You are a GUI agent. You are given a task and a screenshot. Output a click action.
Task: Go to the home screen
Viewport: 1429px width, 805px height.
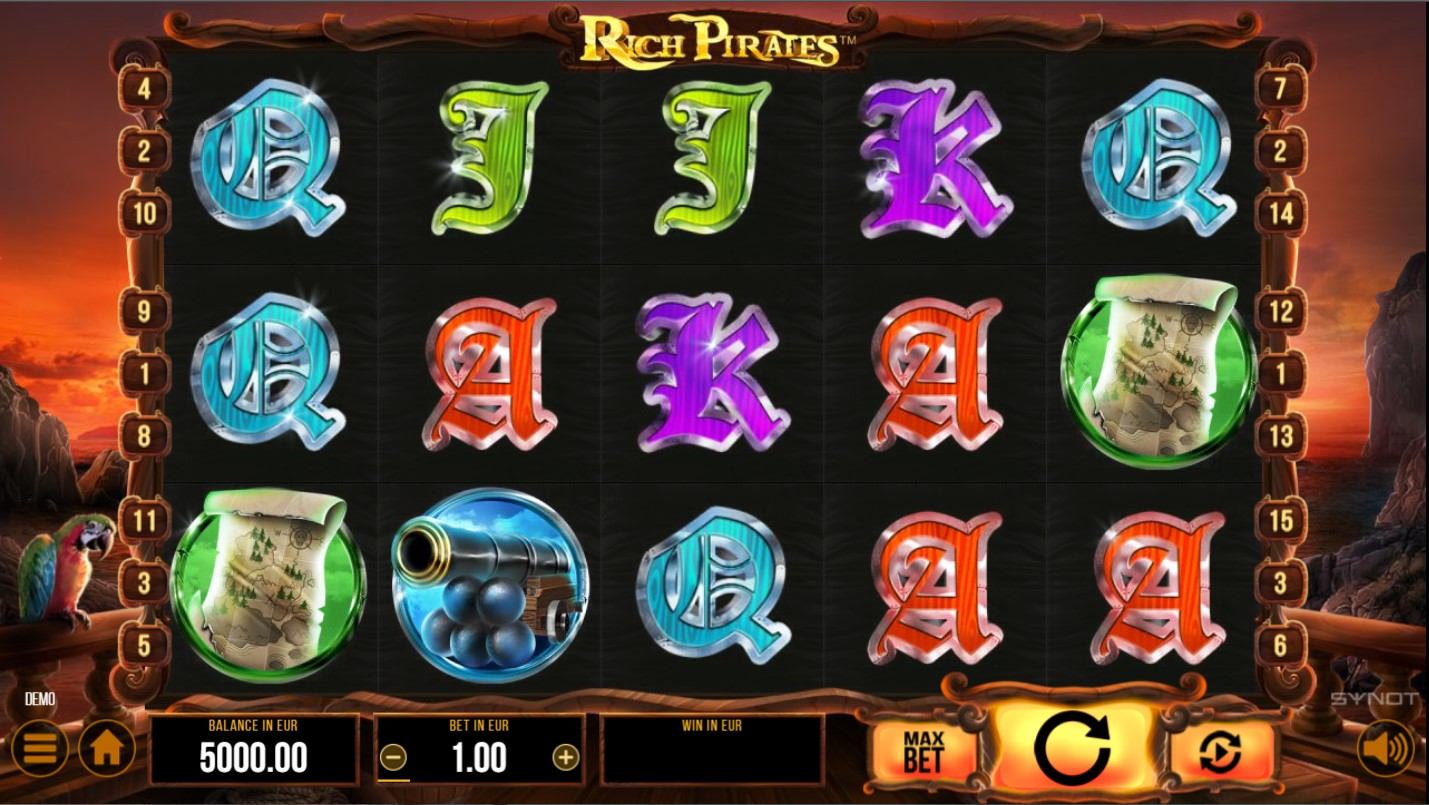[x=106, y=748]
